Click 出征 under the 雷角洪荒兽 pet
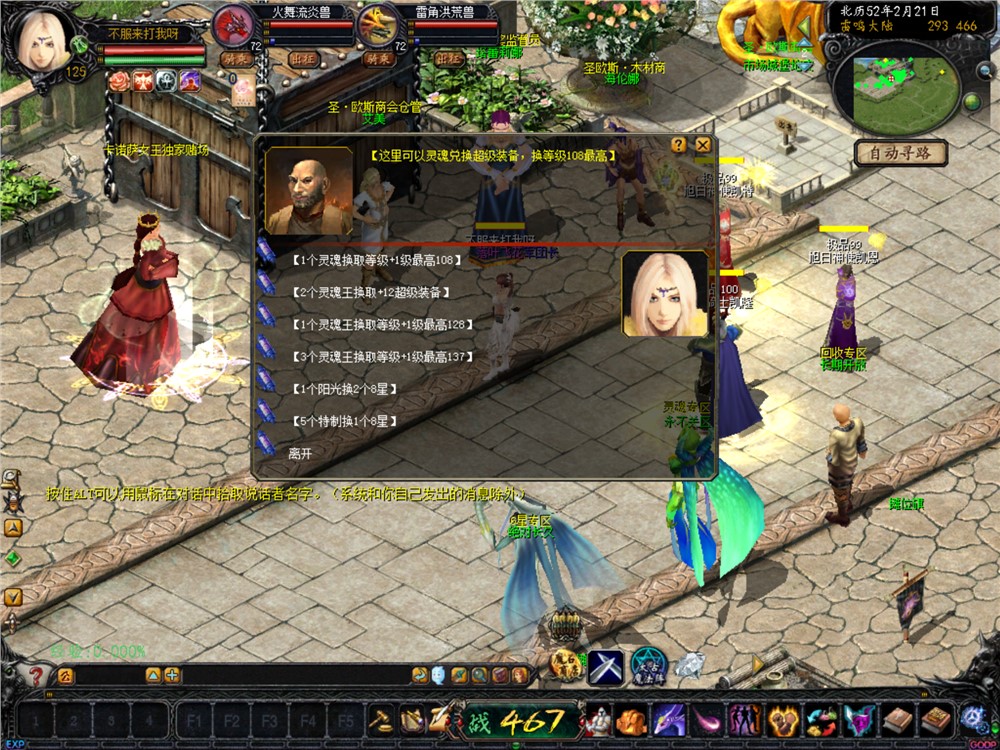 451,59
